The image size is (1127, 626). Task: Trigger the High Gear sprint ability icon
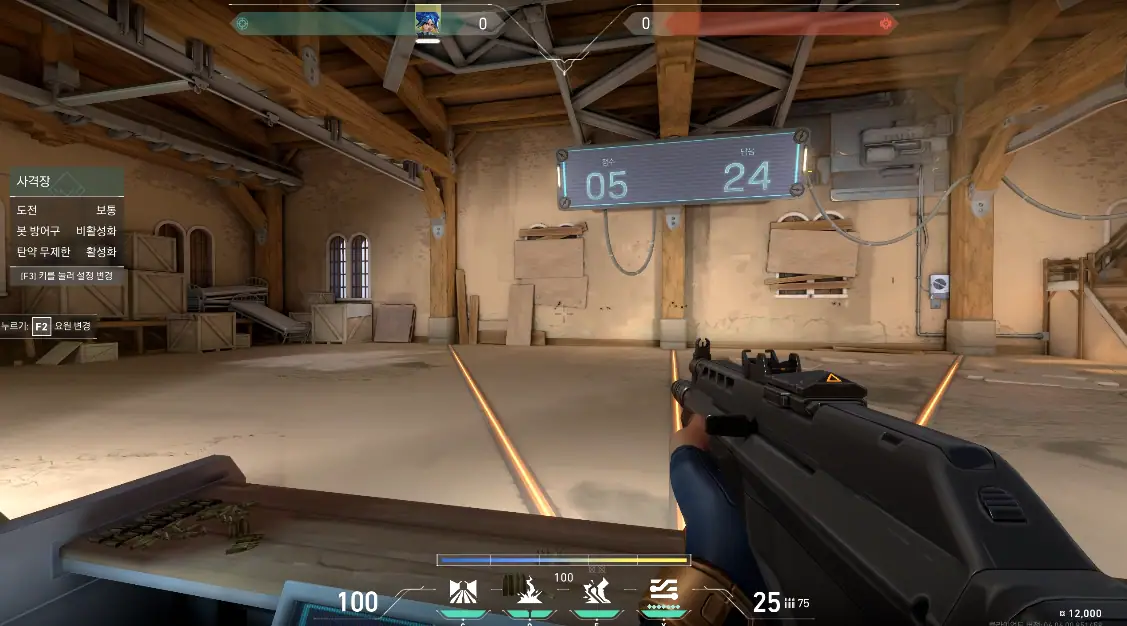coord(597,592)
